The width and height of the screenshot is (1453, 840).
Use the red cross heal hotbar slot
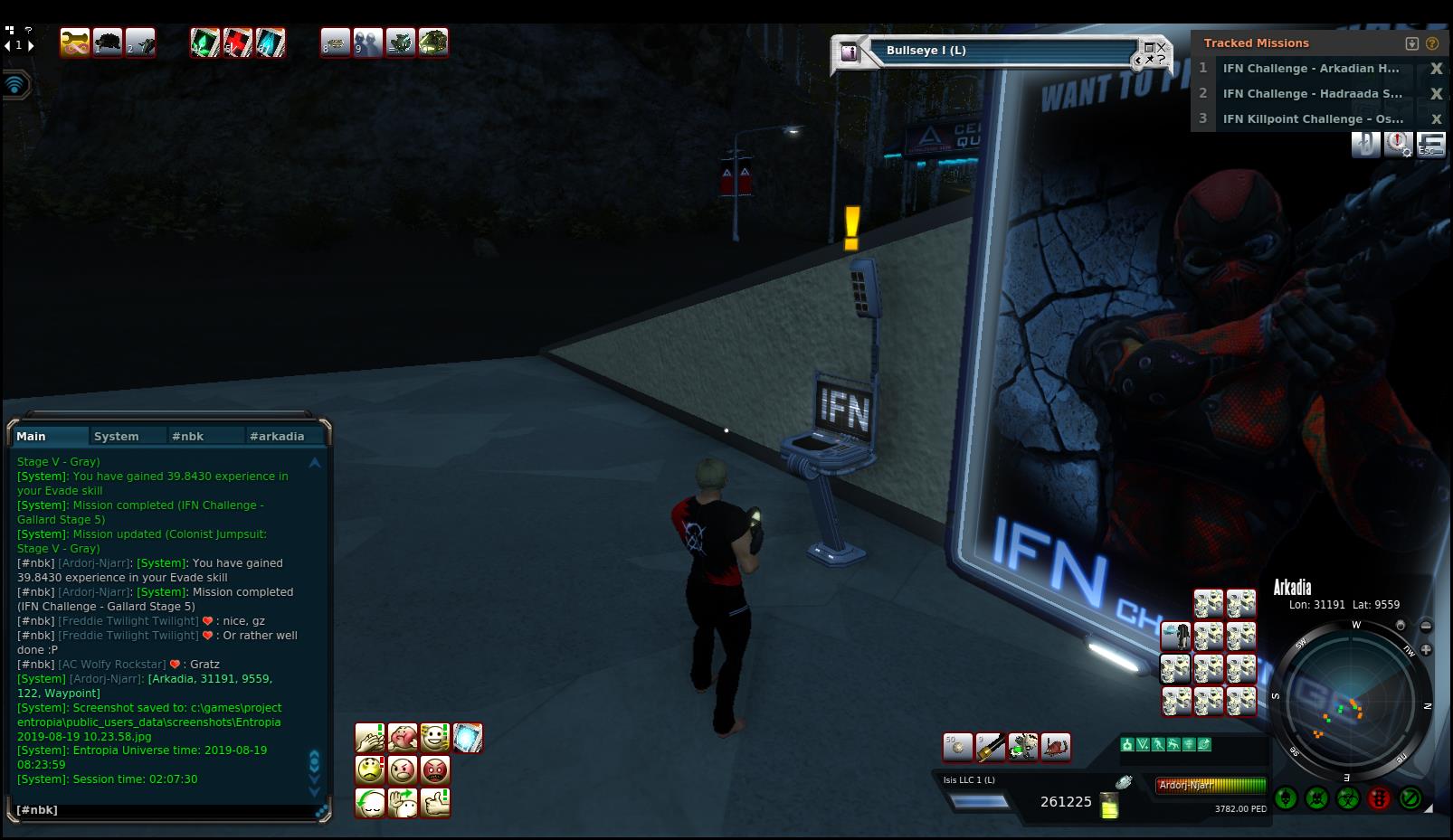pos(238,42)
